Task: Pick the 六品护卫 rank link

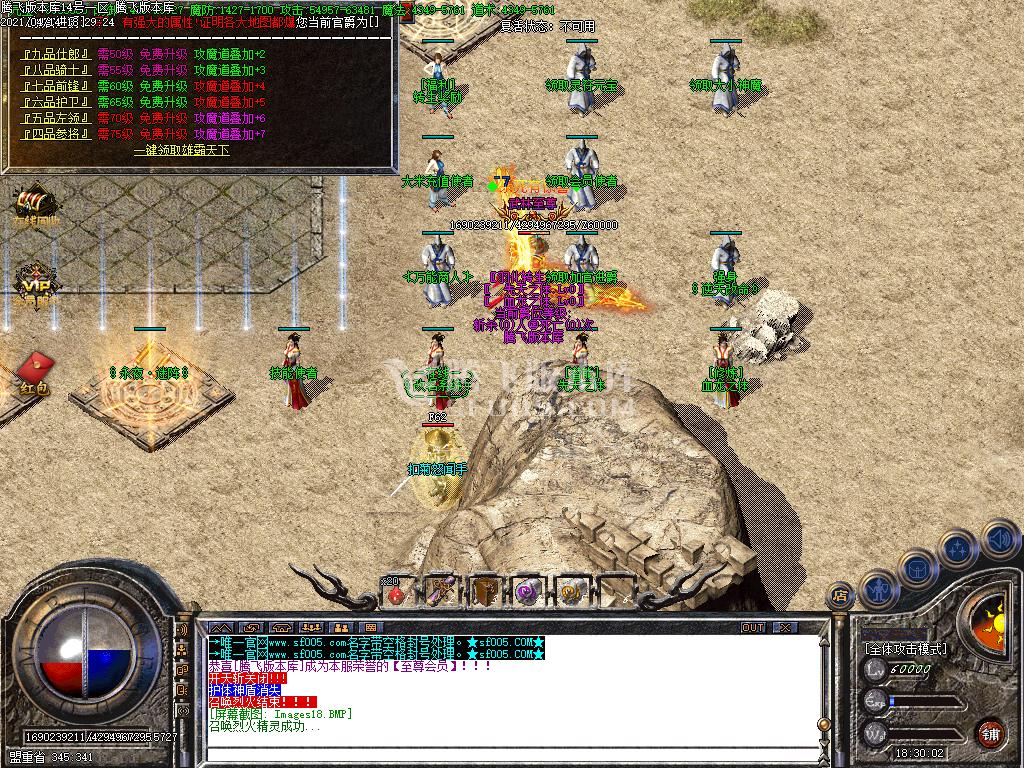Action: tap(56, 102)
